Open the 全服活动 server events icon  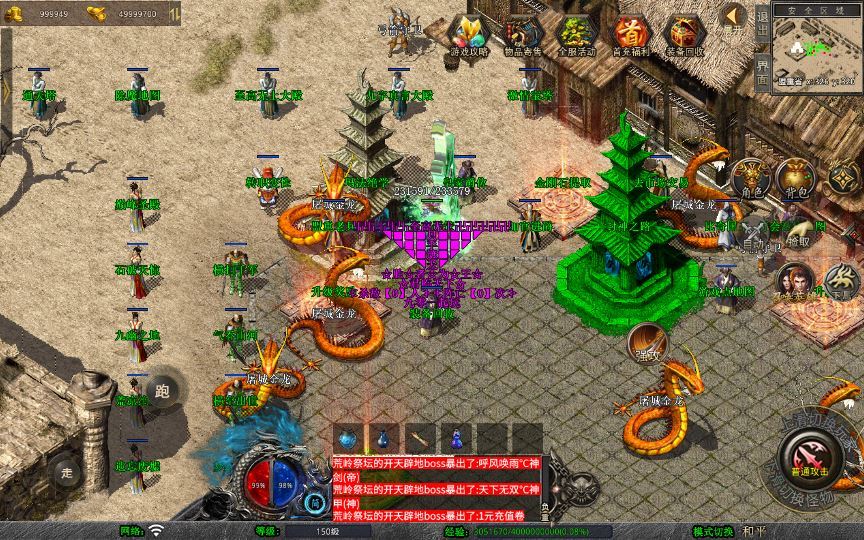576,36
